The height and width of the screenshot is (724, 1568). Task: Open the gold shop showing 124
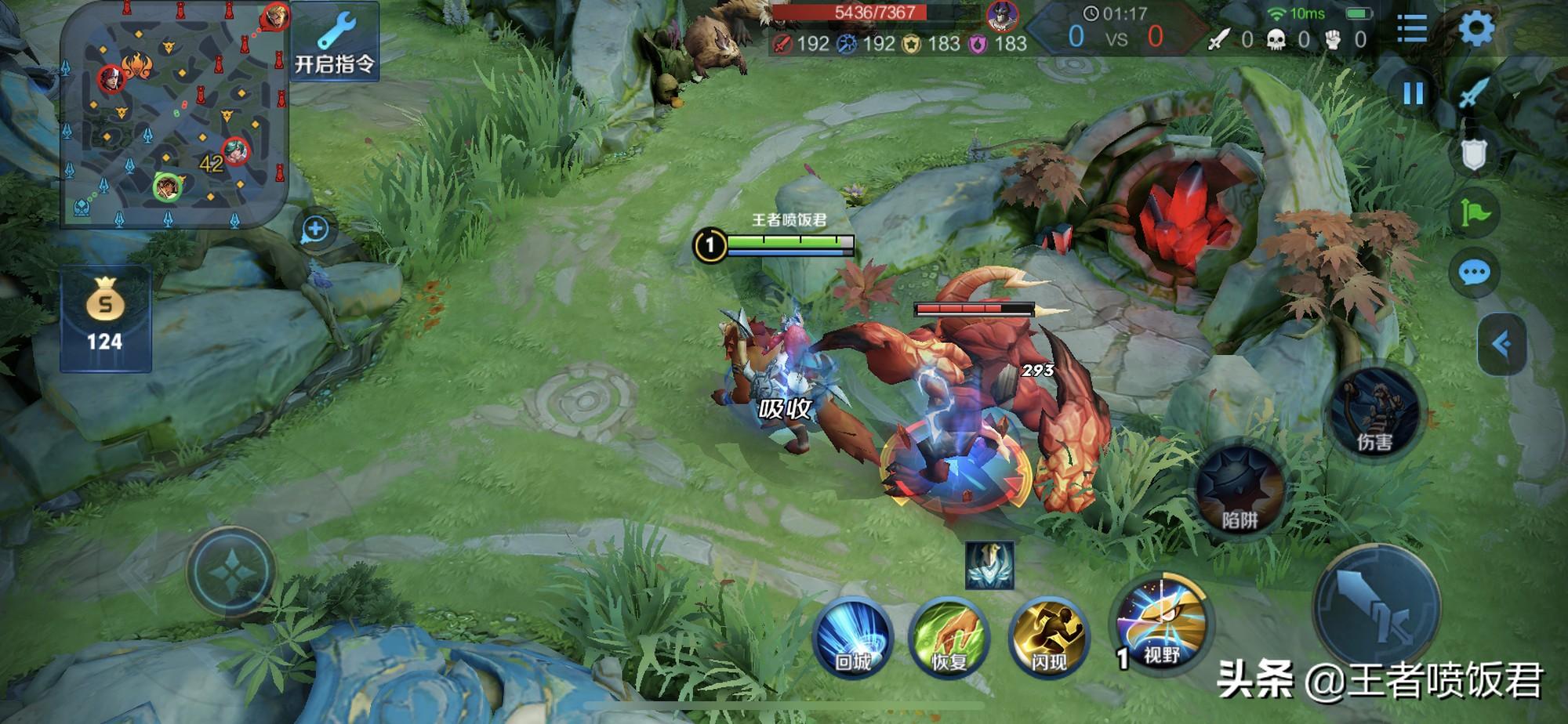coord(105,318)
